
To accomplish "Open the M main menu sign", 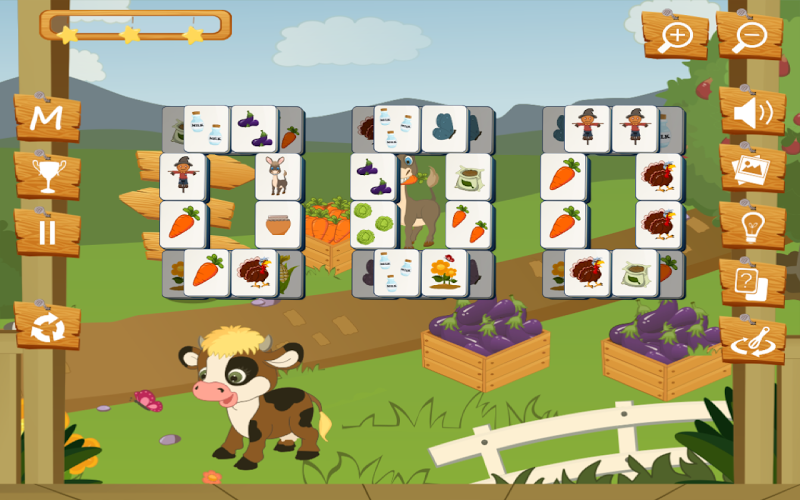I will point(46,118).
